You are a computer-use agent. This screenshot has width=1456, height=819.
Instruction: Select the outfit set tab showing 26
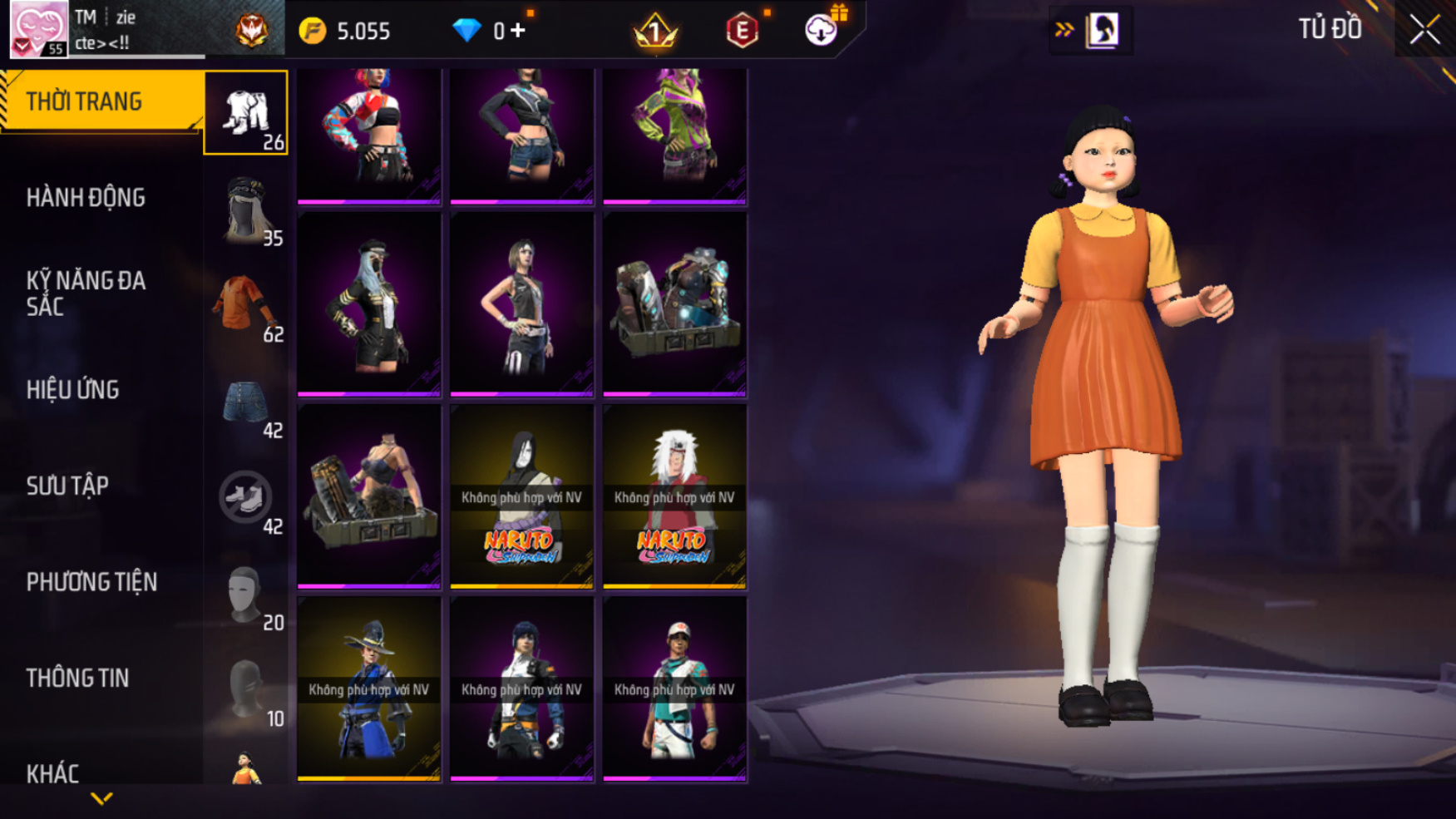pos(246,114)
